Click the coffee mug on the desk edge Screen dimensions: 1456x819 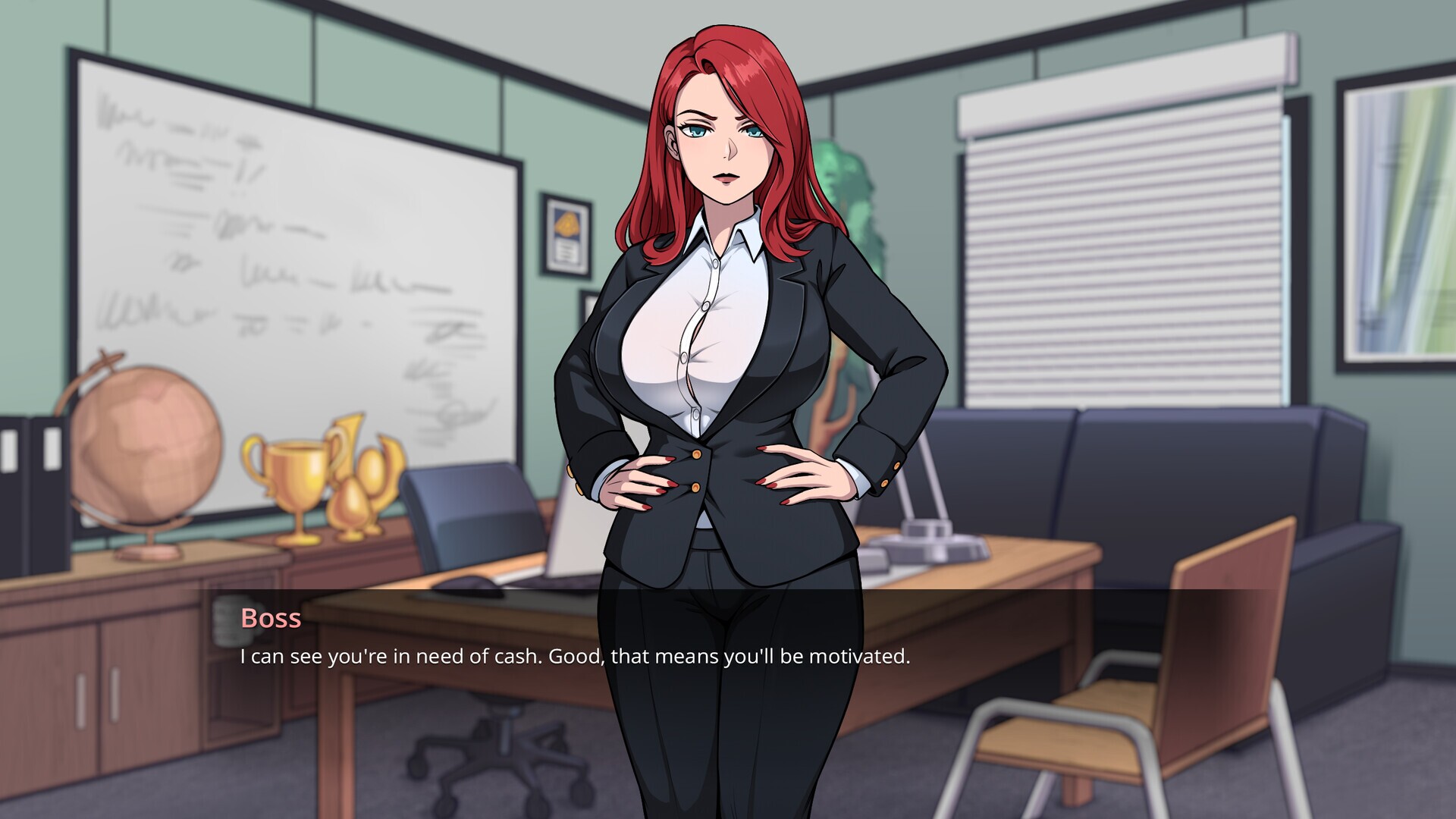234,622
